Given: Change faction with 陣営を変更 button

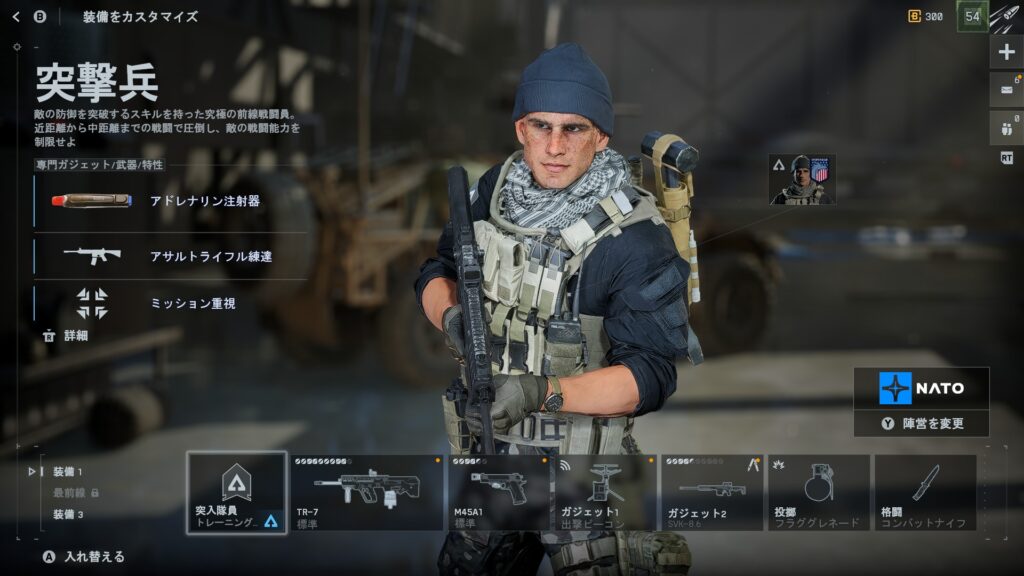Looking at the screenshot, I should 921,423.
